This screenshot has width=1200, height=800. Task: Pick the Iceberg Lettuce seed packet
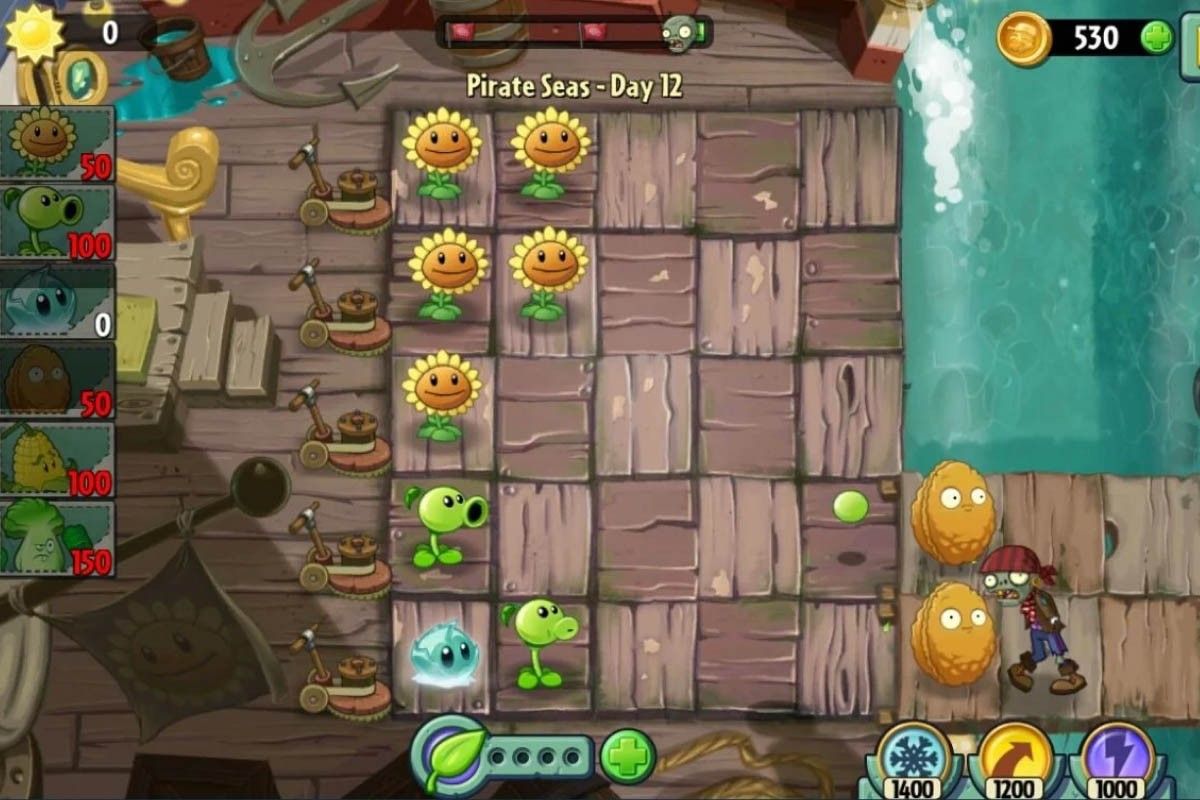pos(57,301)
